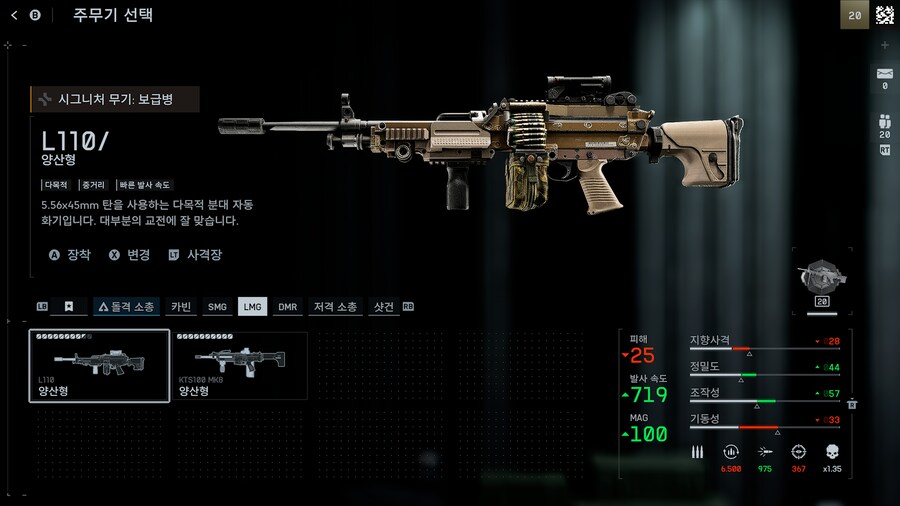Screen dimensions: 900x506
Task: Switch to the 돌격 소총 category
Action: [126, 307]
